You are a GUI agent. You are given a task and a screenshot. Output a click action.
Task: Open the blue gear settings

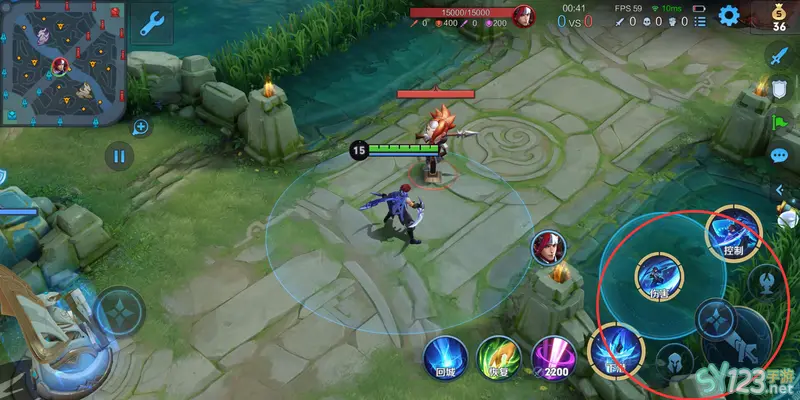(x=729, y=15)
